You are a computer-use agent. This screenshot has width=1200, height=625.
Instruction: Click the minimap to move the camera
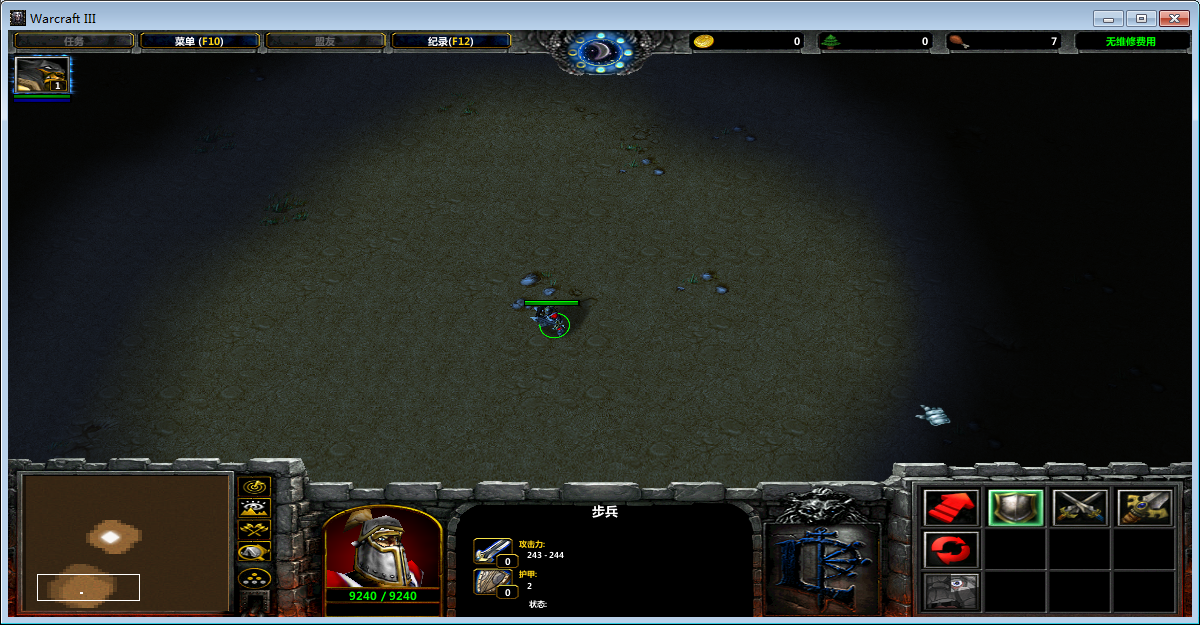tap(126, 541)
